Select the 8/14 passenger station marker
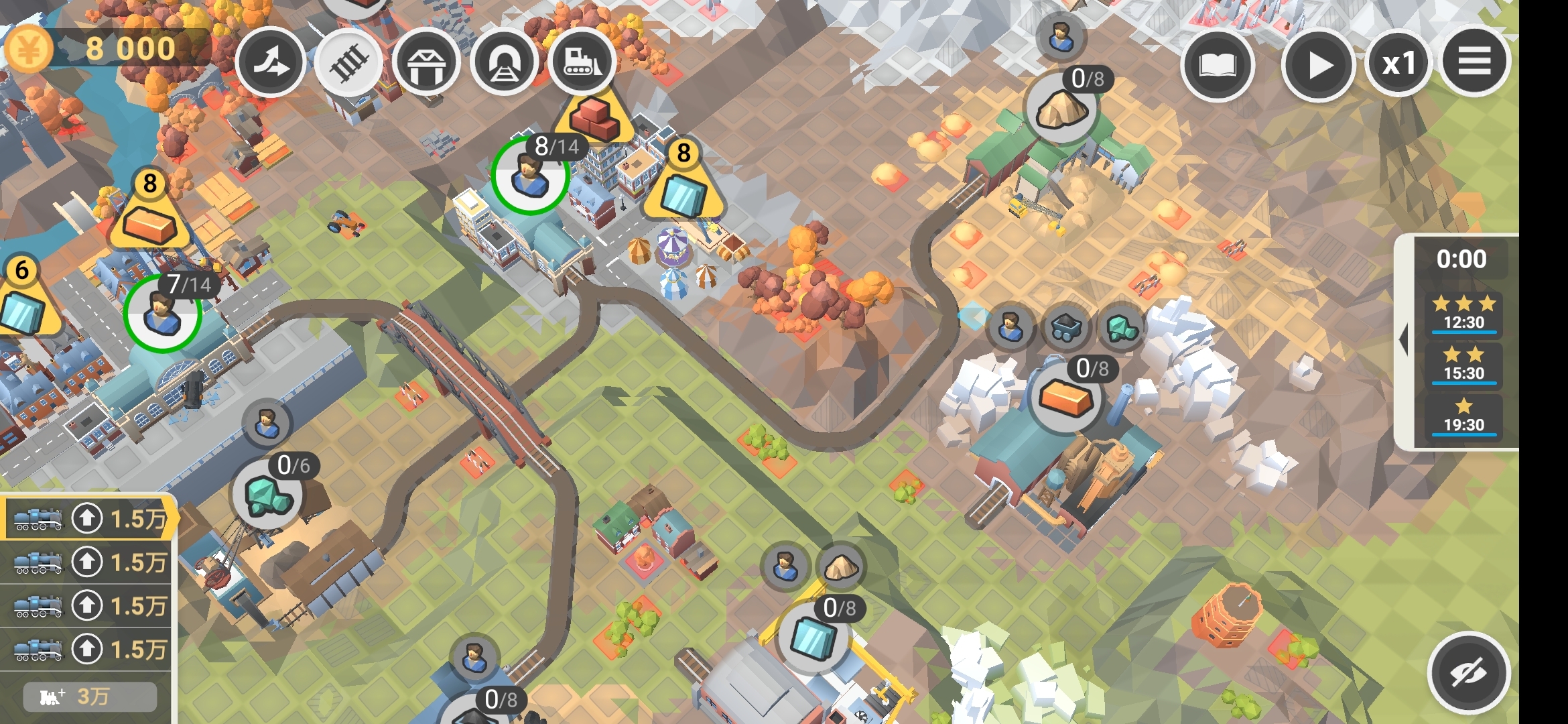Viewport: 1568px width, 724px height. 531,176
